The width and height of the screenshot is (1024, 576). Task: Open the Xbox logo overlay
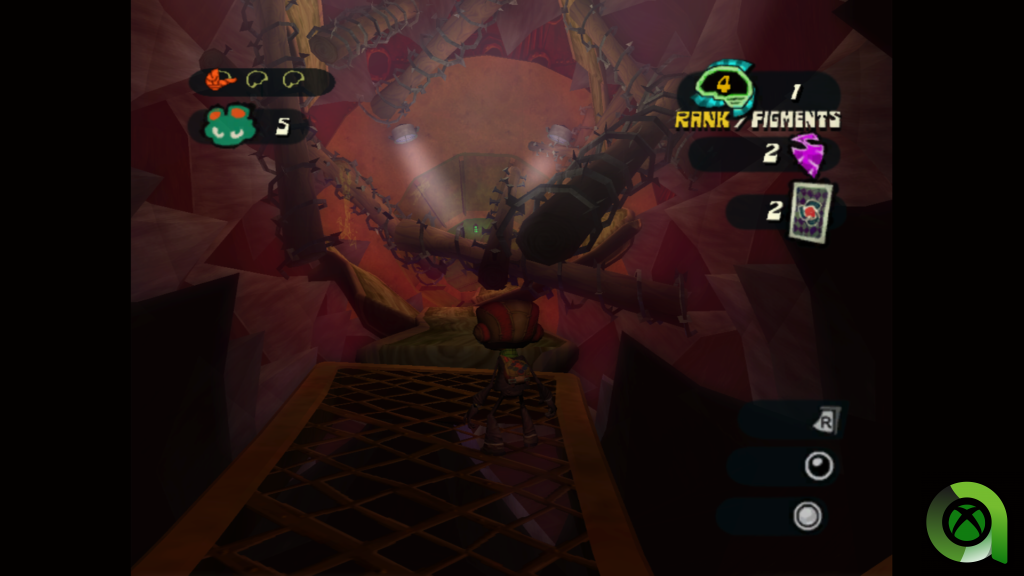coord(965,521)
